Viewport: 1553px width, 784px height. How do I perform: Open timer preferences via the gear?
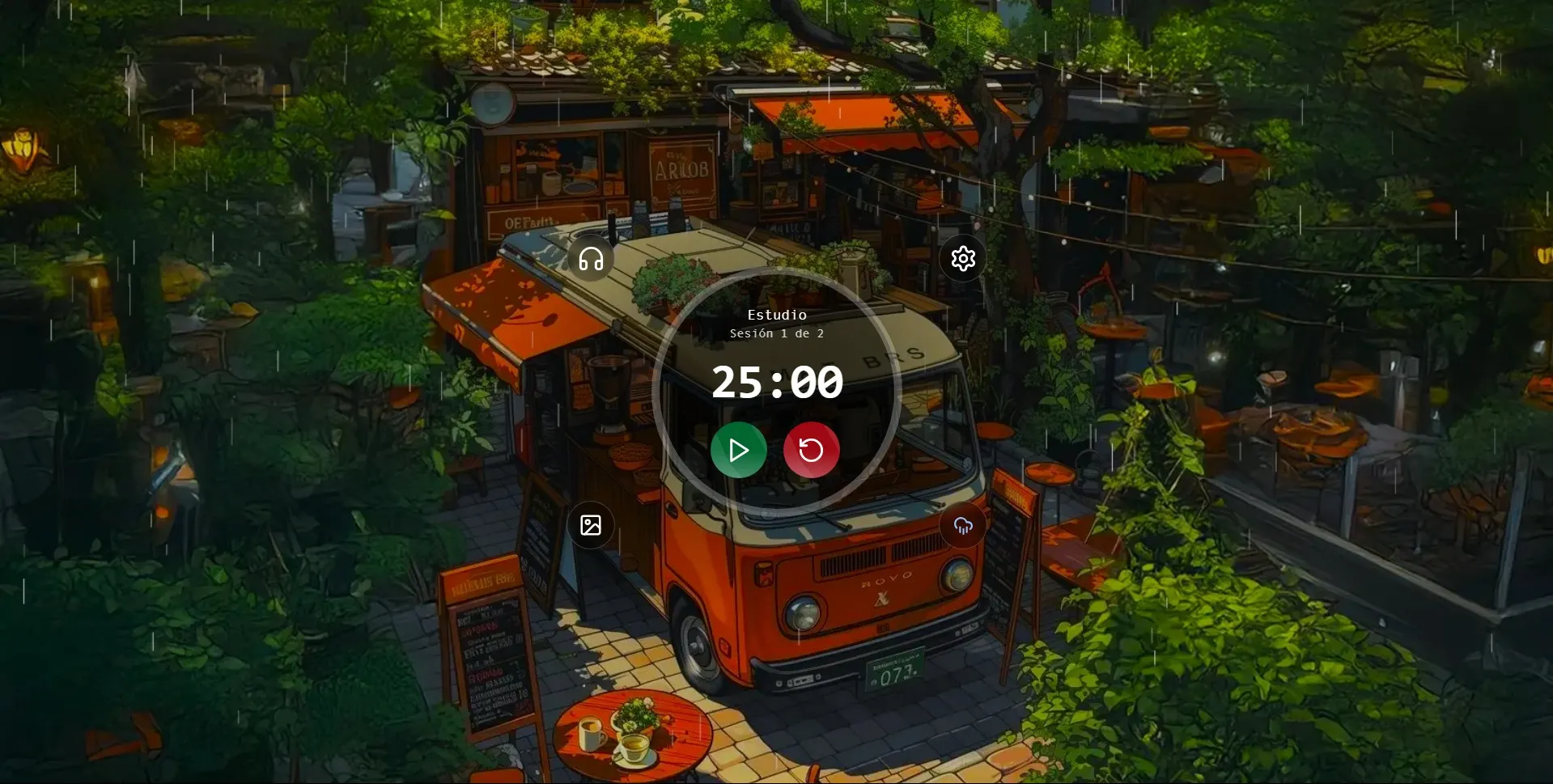962,257
